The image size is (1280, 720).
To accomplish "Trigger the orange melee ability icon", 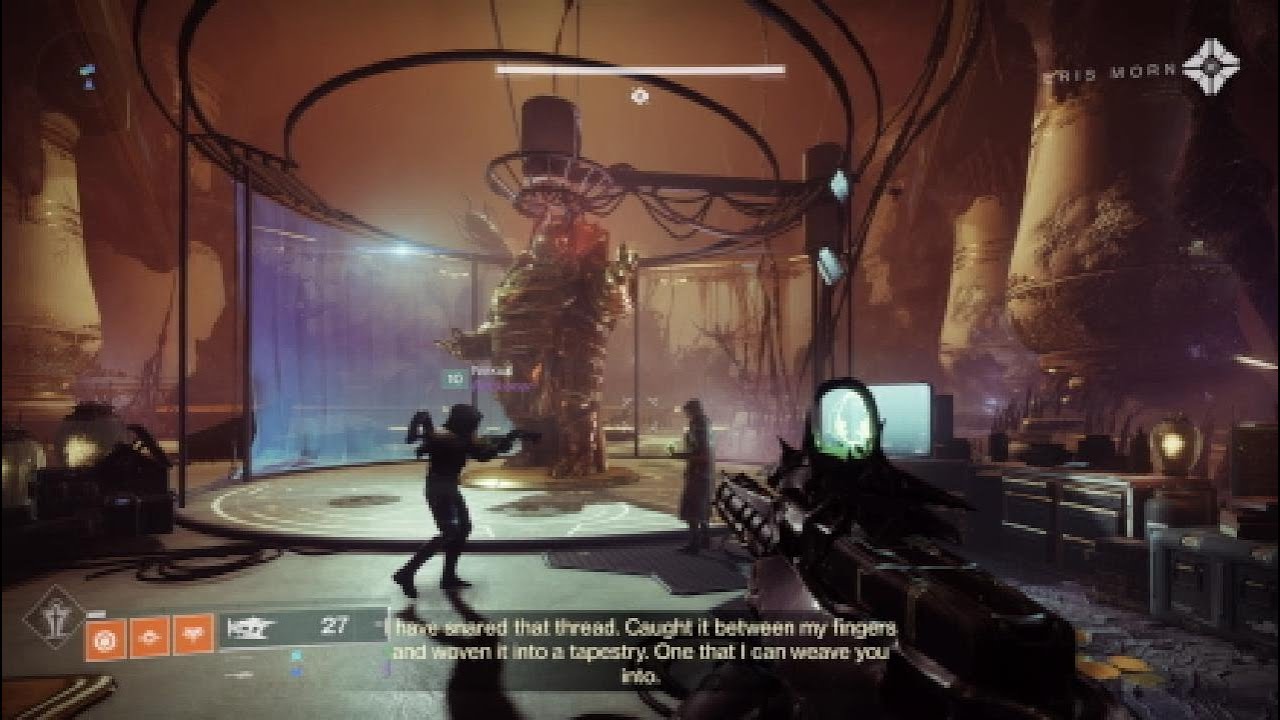I will point(149,636).
